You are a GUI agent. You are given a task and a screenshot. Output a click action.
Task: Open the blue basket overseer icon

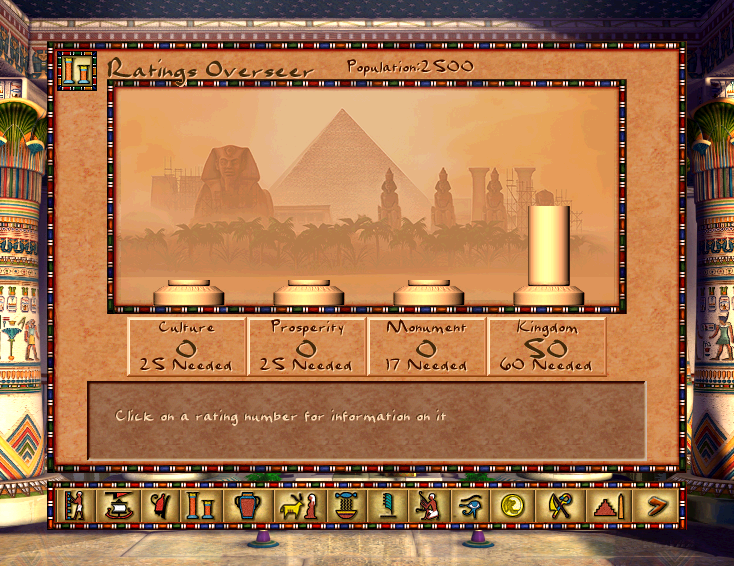[346, 505]
